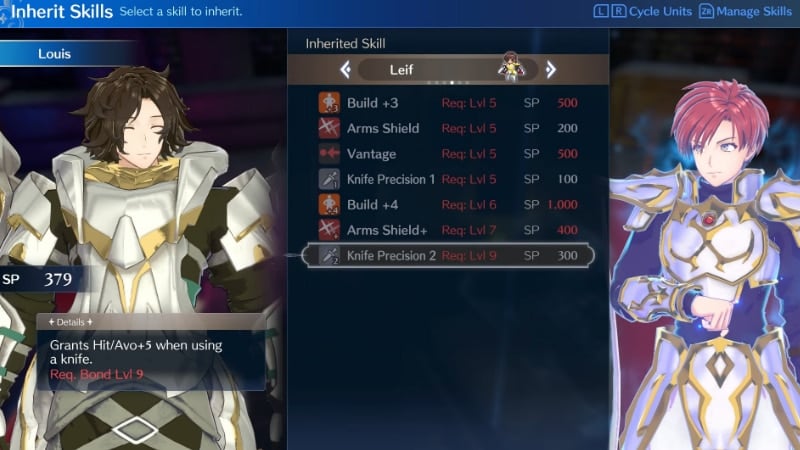
Task: Choose the Arms Shield skill for 200 SP
Action: [448, 128]
